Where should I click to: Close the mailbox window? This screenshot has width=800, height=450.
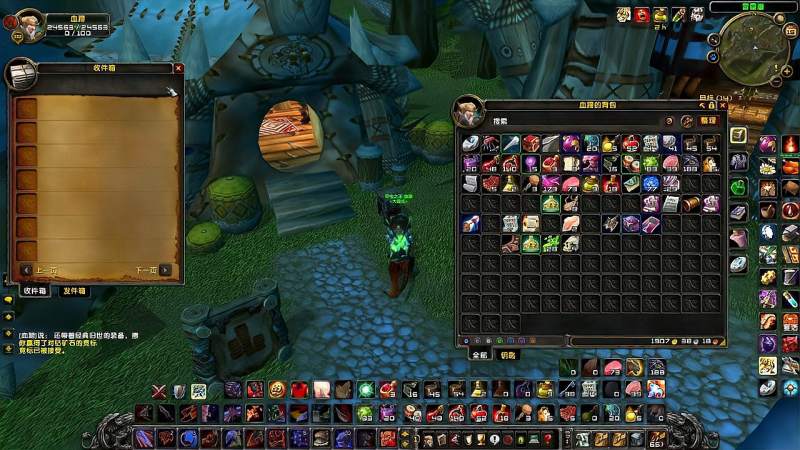tap(178, 68)
